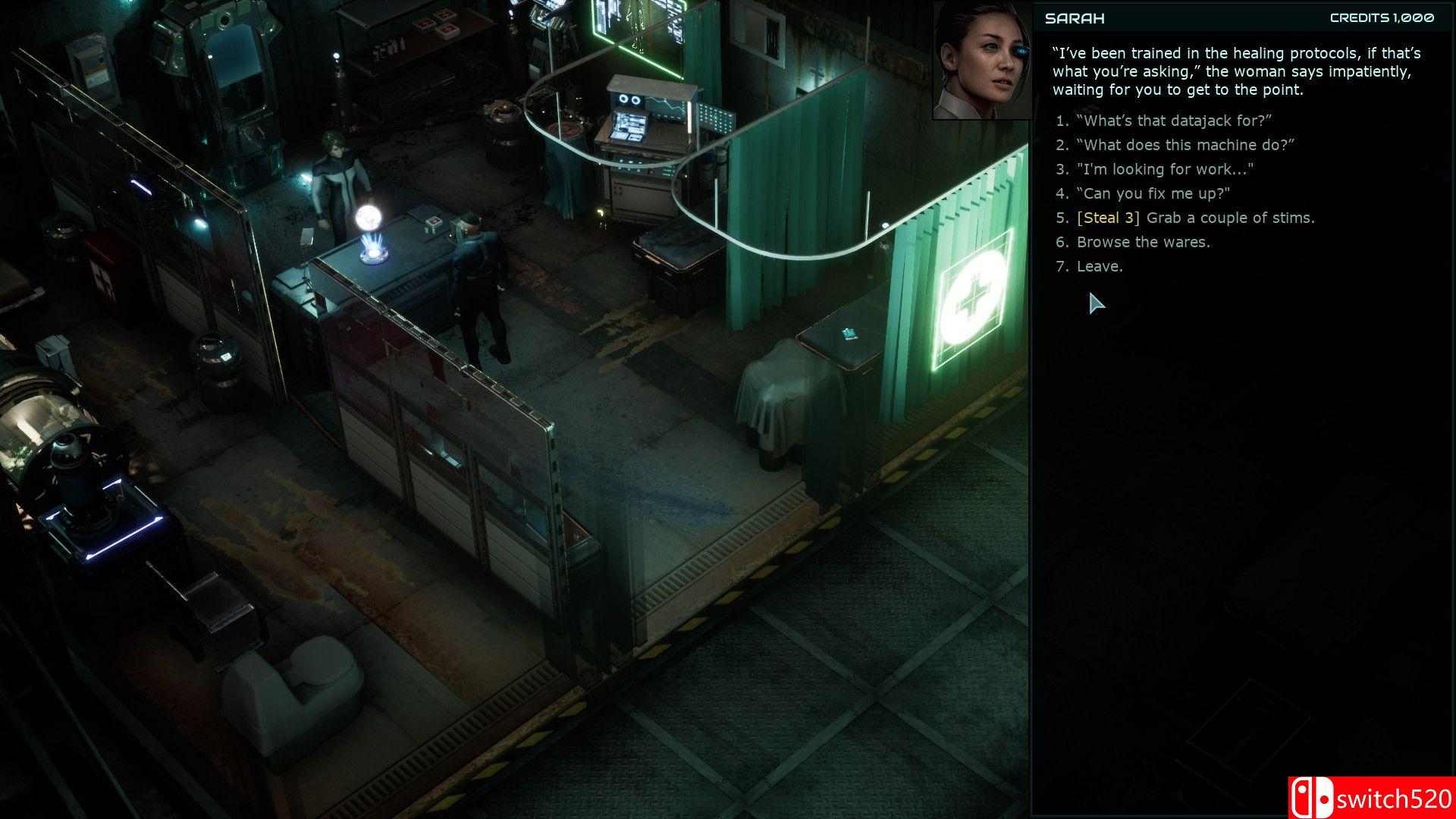Pick the "Leave." dialogue option
Image resolution: width=1456 pixels, height=819 pixels.
[1099, 266]
